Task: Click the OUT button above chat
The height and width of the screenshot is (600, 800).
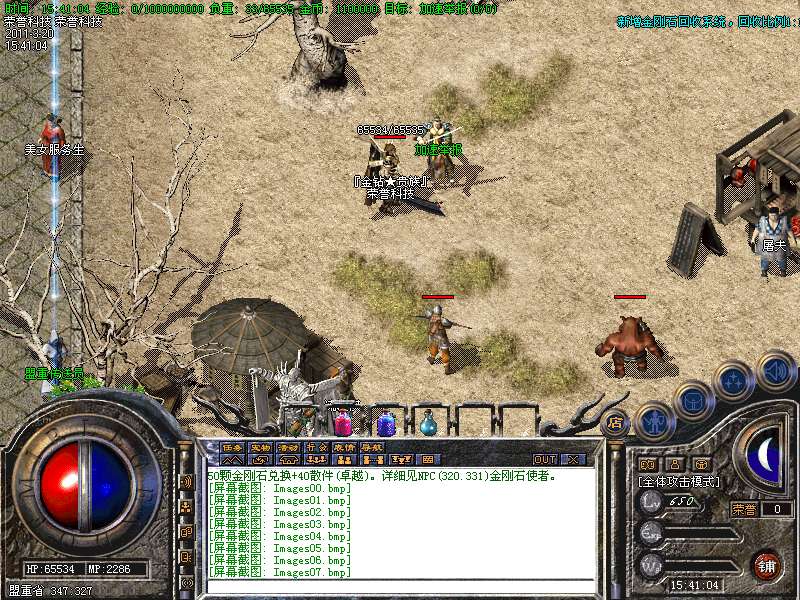Action: [x=544, y=459]
